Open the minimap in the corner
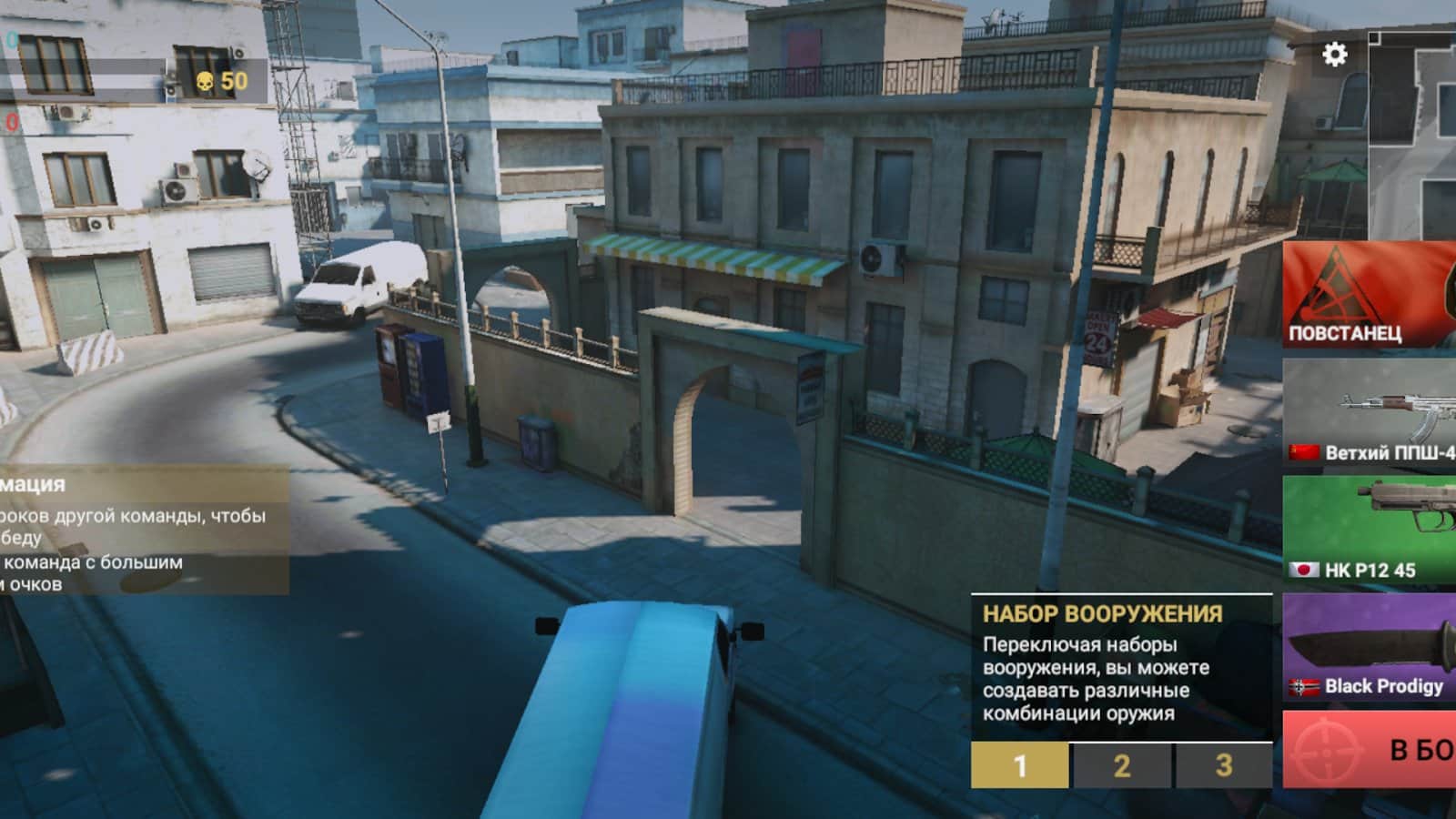 (1412, 135)
